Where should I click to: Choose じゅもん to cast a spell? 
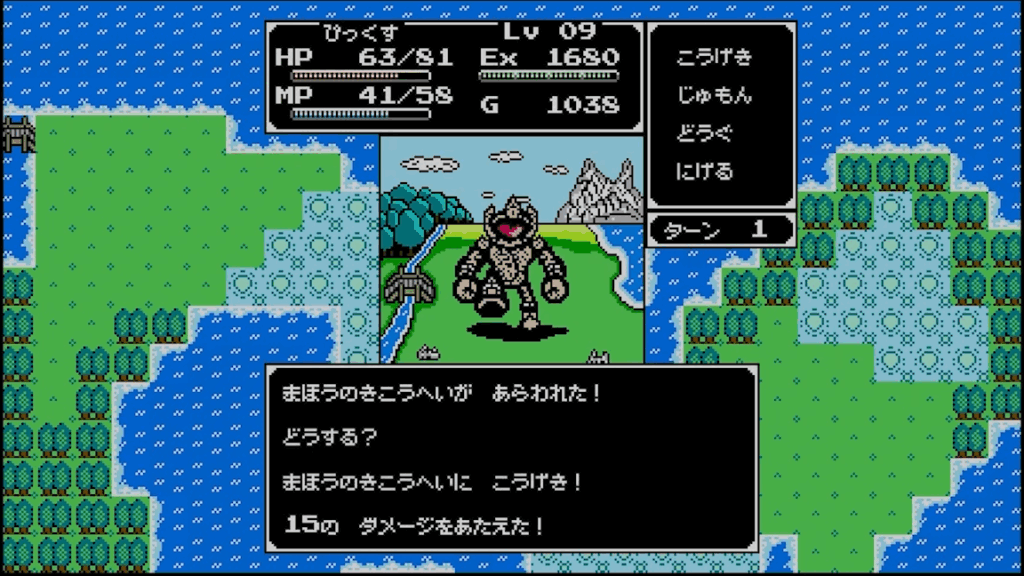click(714, 96)
